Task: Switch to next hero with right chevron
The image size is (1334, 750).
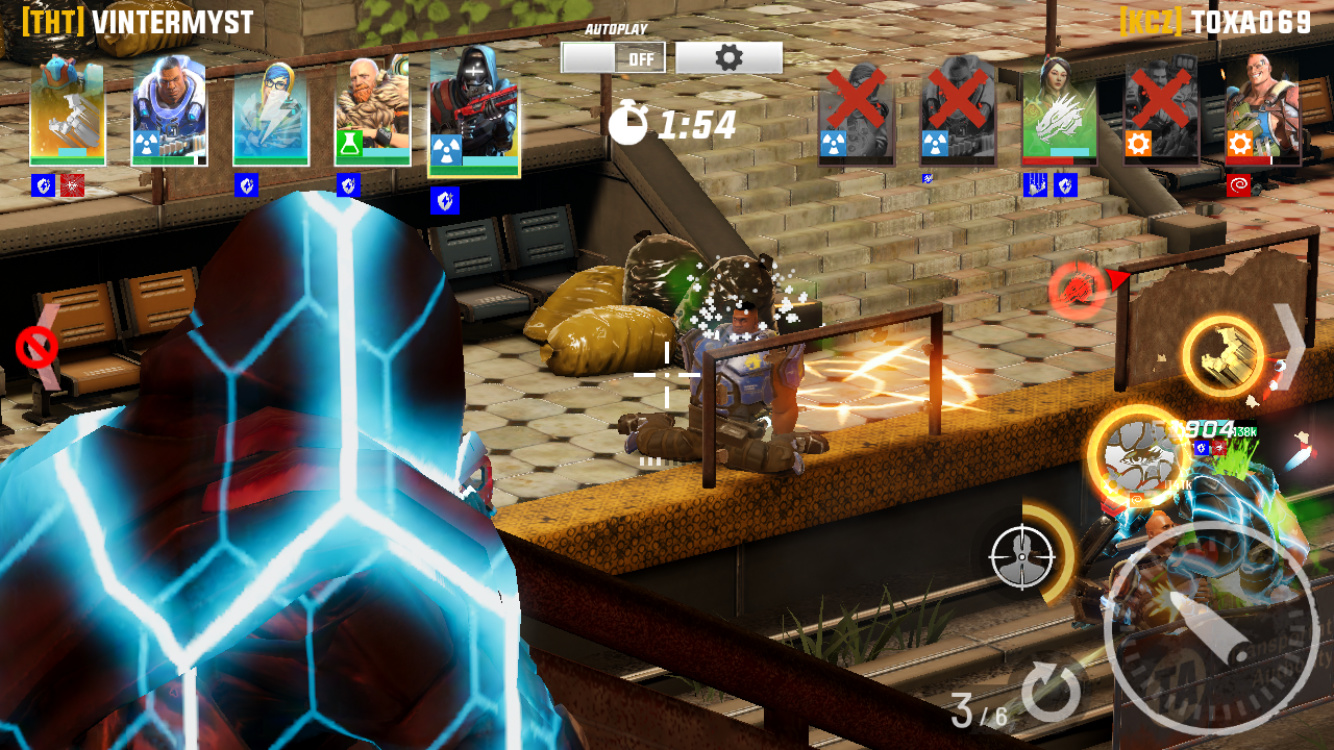Action: 1288,346
